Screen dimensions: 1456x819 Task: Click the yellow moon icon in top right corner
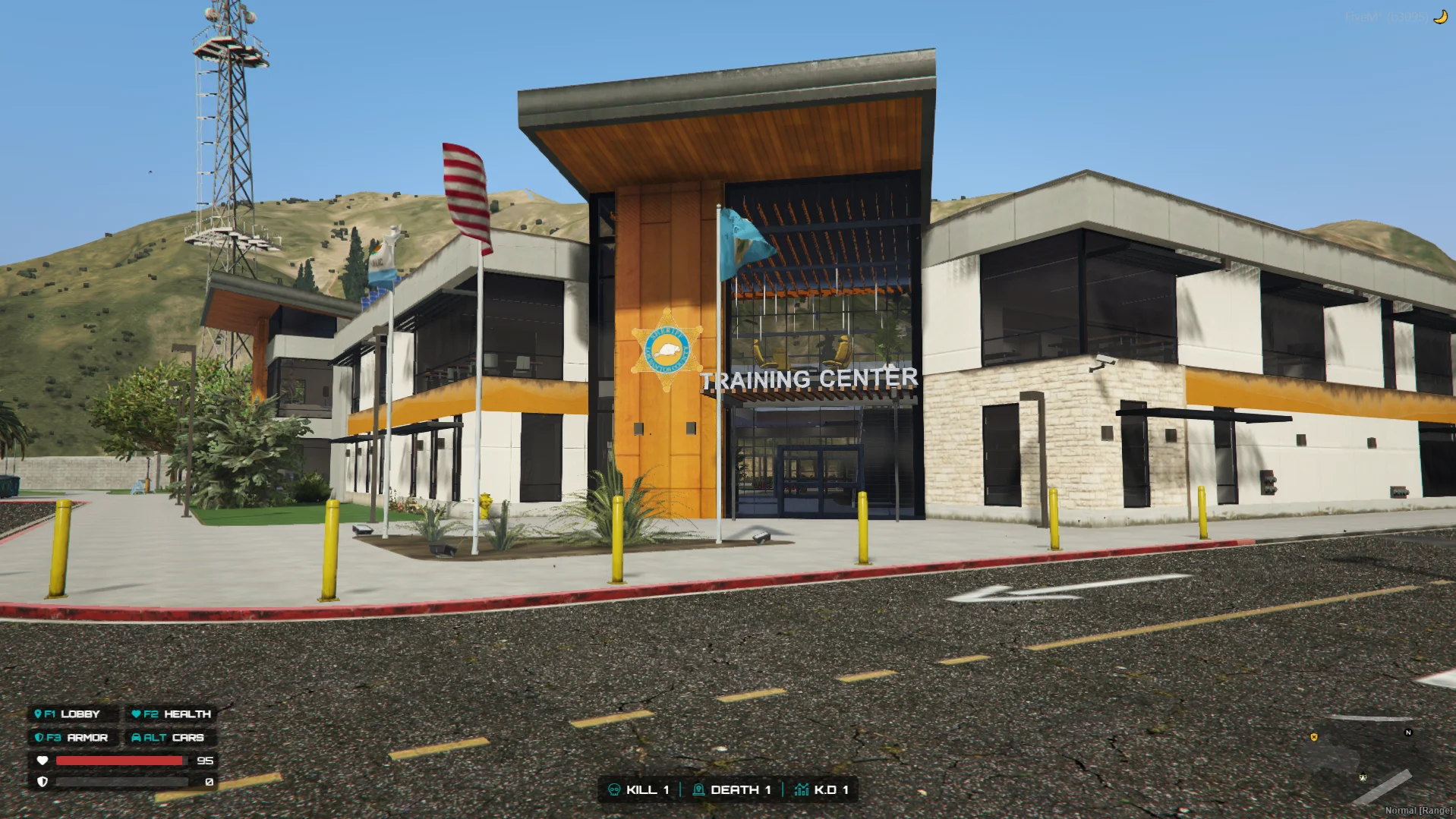pyautogui.click(x=1441, y=16)
